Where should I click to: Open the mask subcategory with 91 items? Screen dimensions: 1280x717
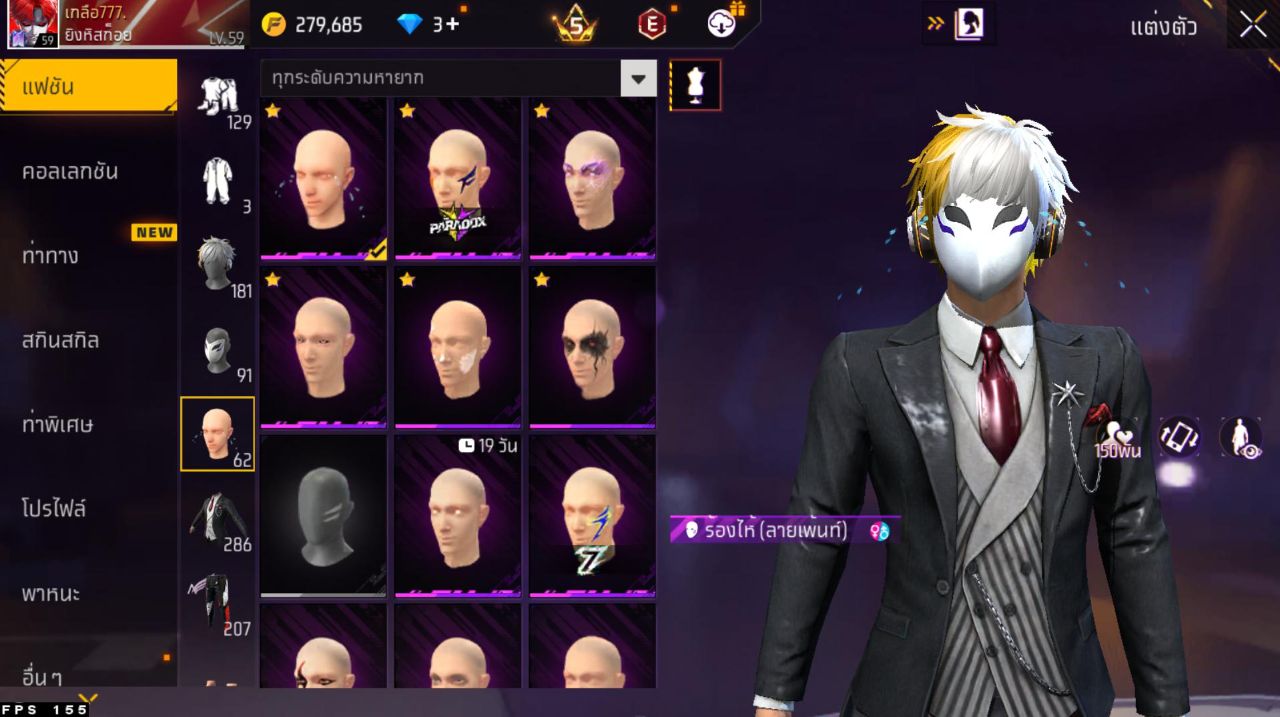pyautogui.click(x=218, y=351)
